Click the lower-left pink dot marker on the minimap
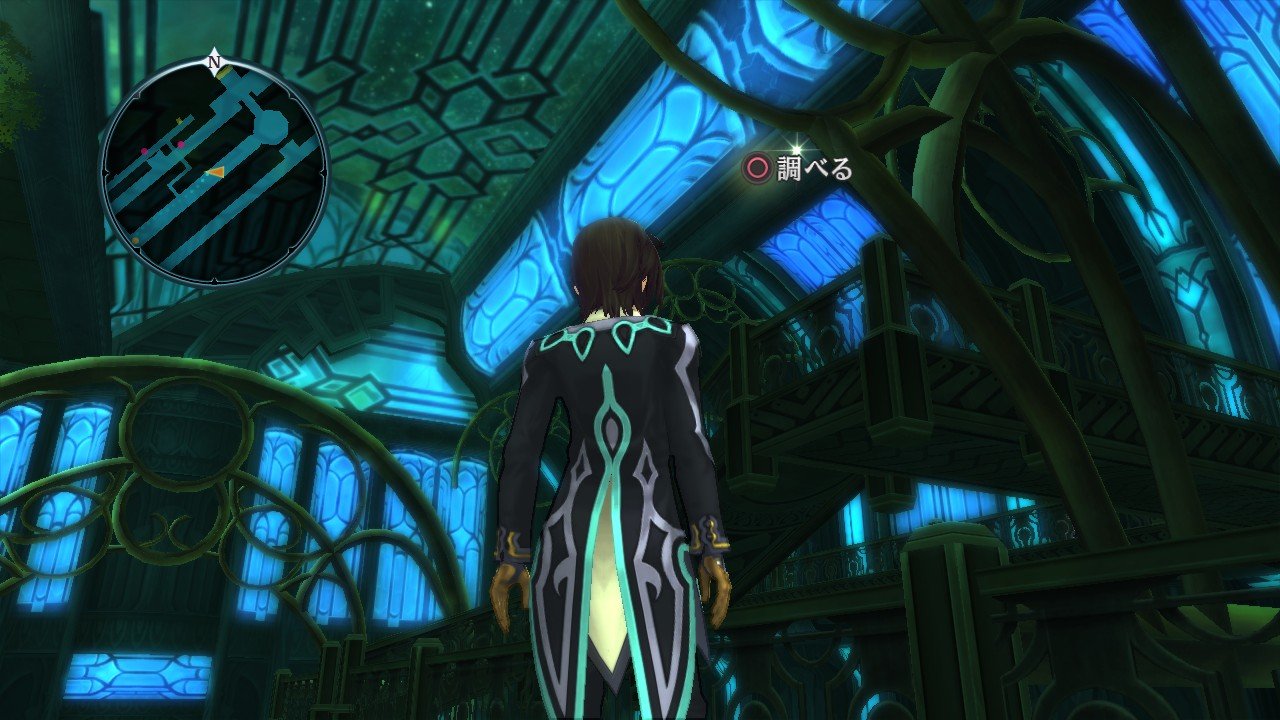This screenshot has height=720, width=1280. pyautogui.click(x=143, y=150)
